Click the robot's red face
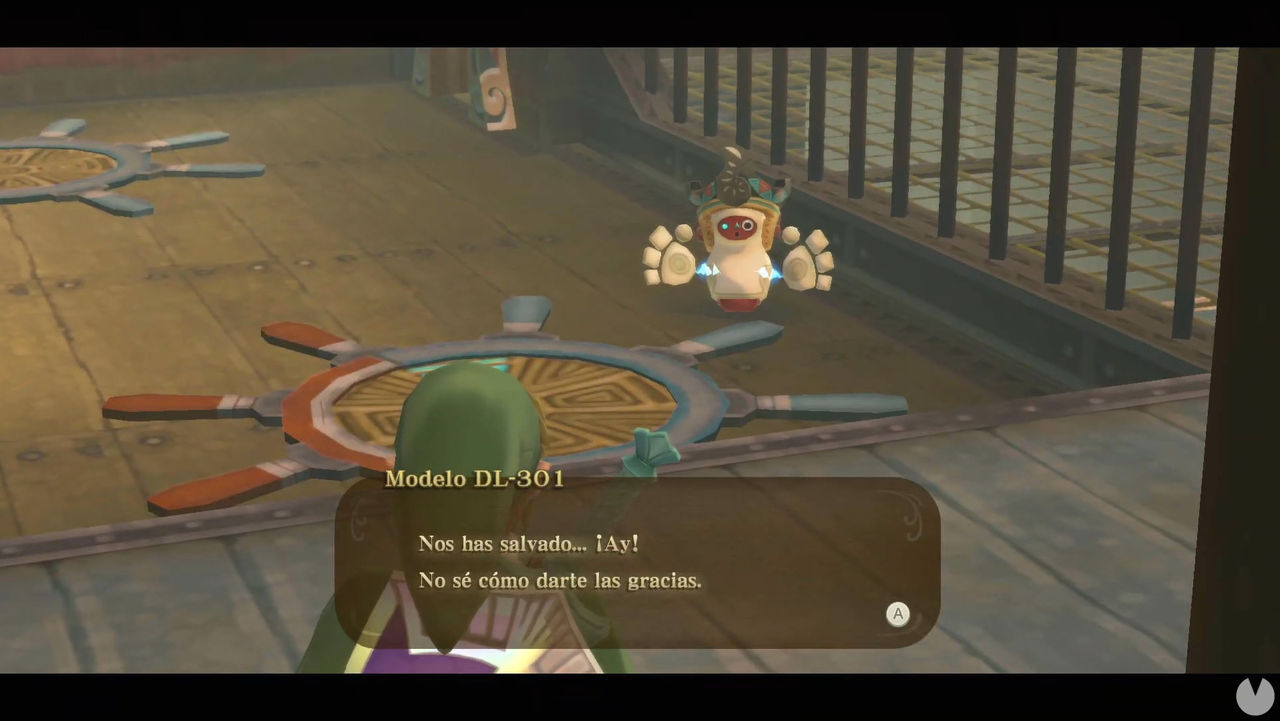Viewport: 1280px width, 721px height. click(736, 226)
